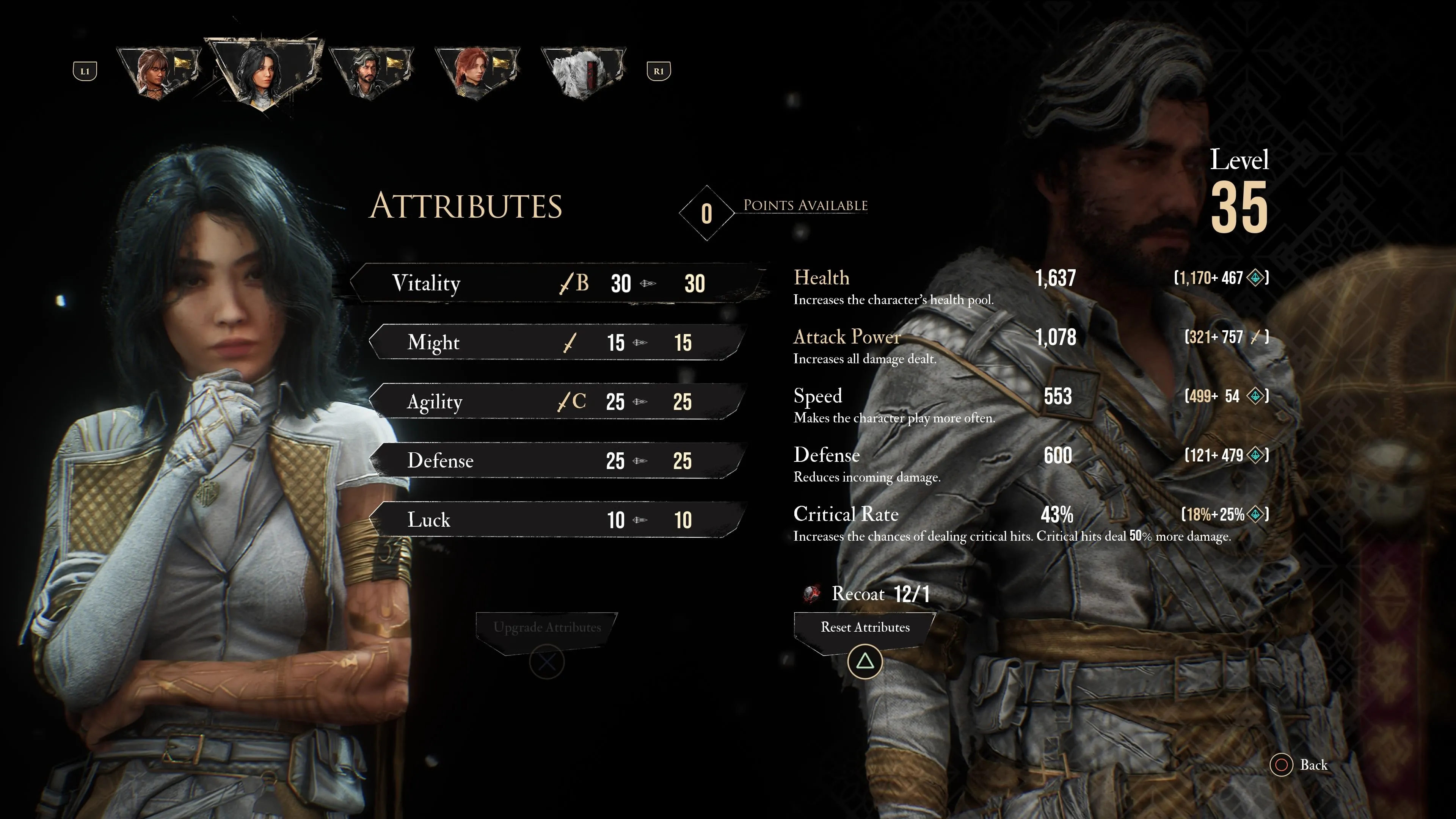Select the Luck attribute row

[557, 520]
